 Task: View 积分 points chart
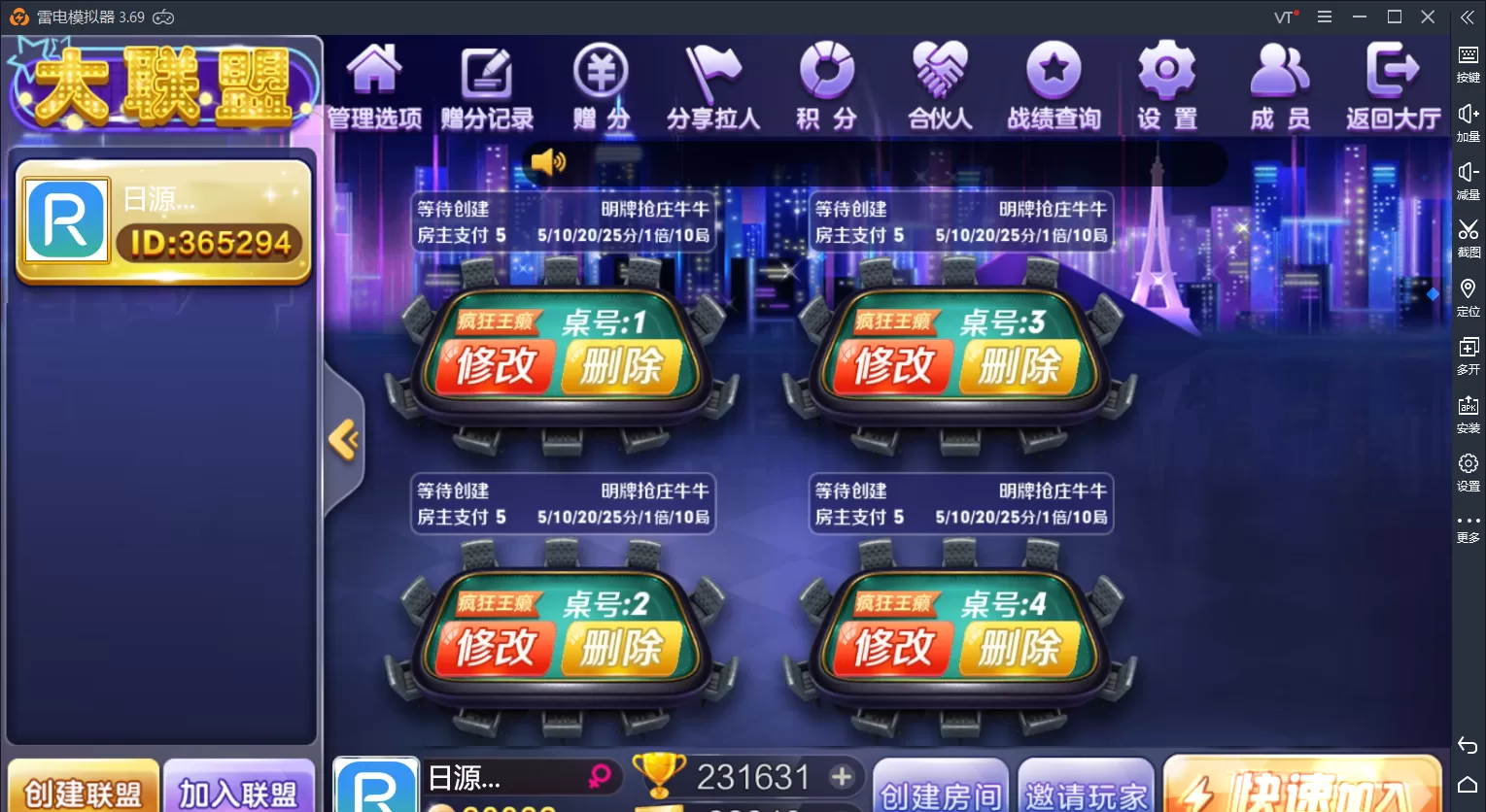point(827,85)
